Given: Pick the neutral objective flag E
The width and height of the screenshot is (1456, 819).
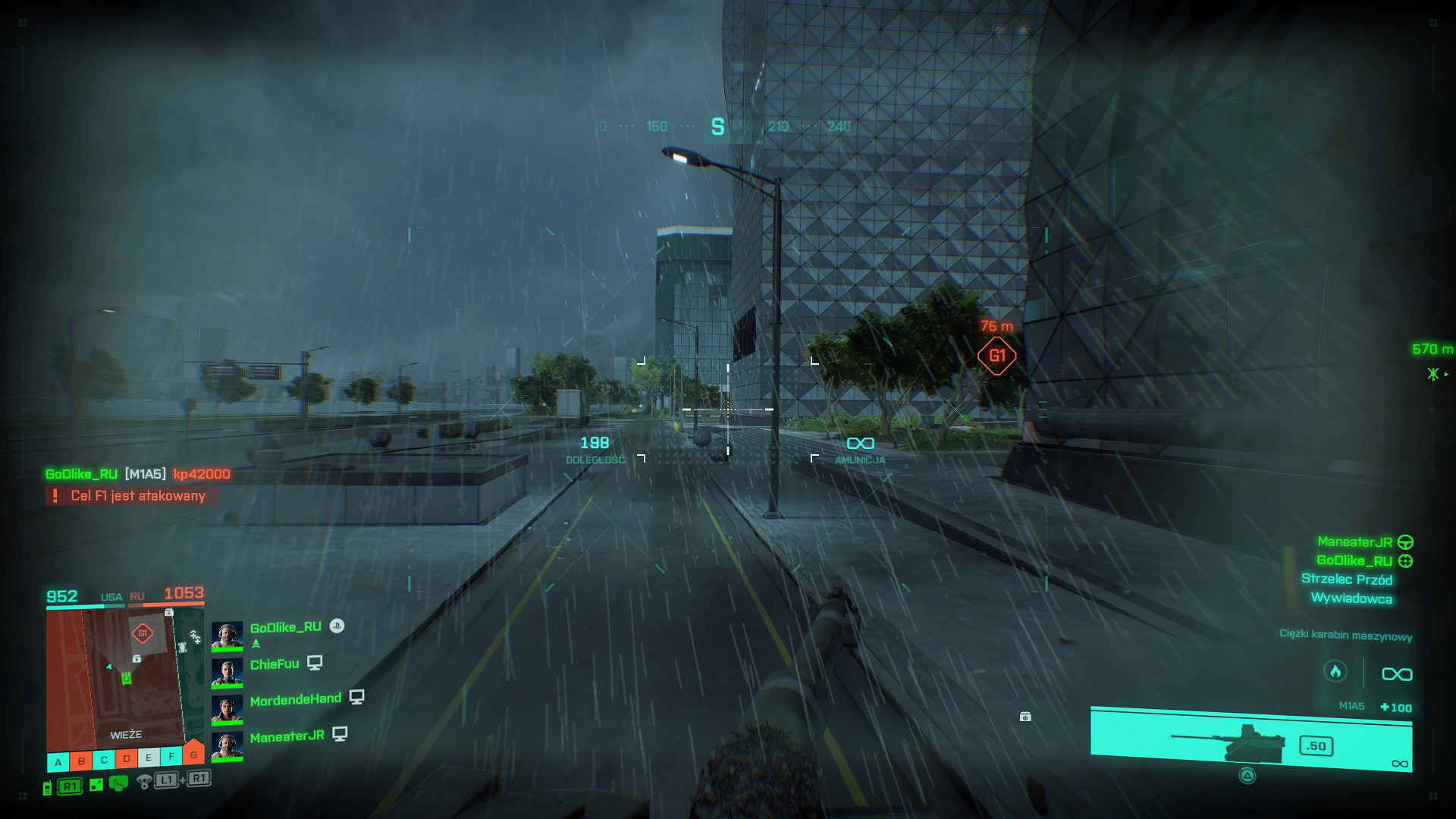Looking at the screenshot, I should point(149,758).
